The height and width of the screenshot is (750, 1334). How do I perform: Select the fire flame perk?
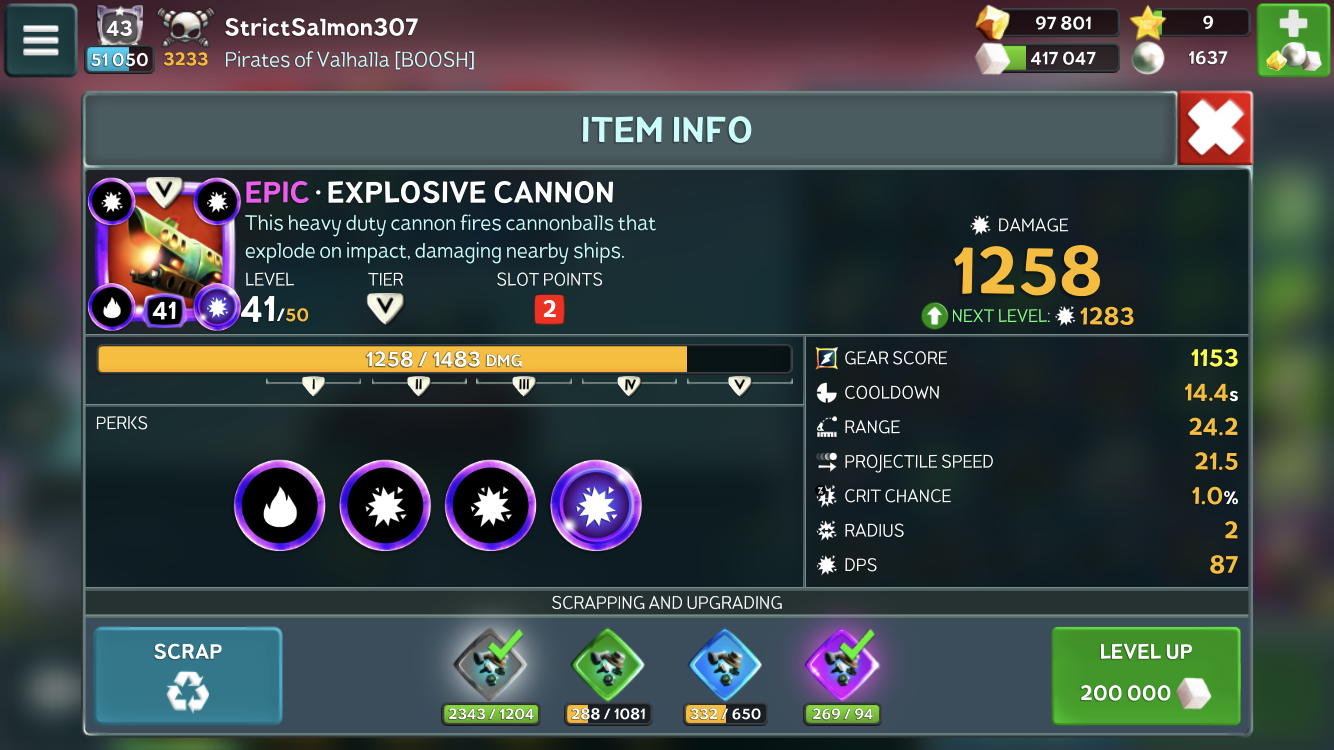280,506
